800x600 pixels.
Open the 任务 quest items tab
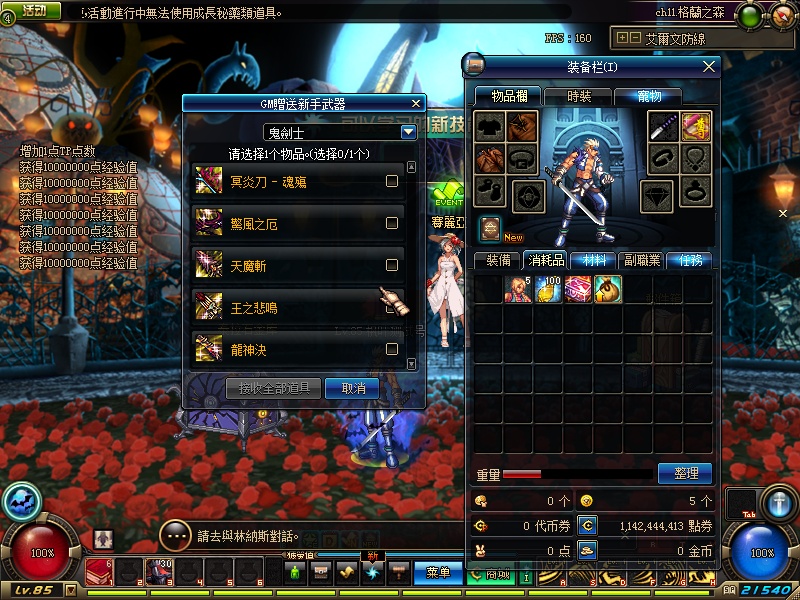[x=689, y=260]
